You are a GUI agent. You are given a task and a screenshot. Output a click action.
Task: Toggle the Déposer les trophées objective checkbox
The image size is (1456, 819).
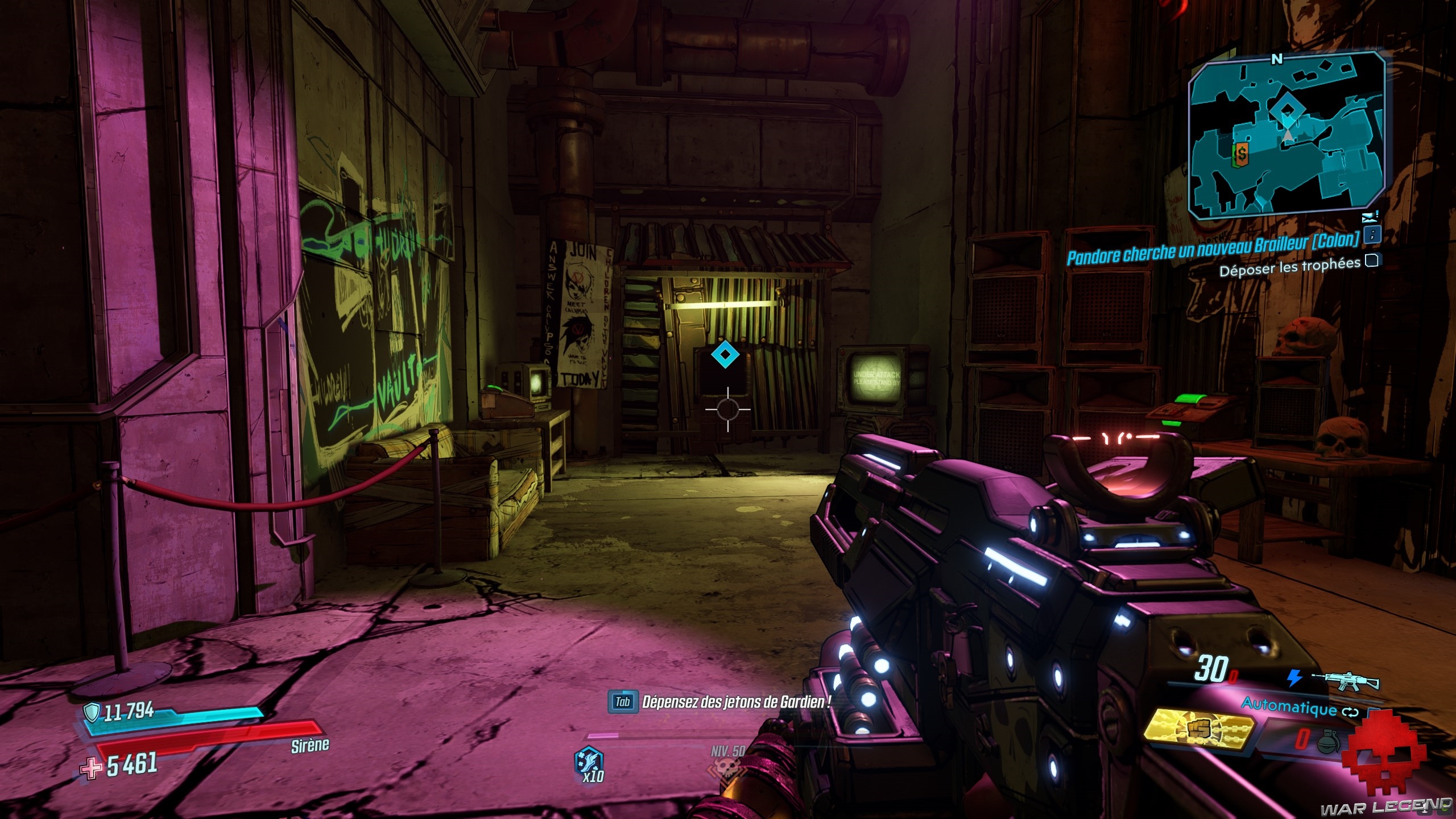[1372, 260]
